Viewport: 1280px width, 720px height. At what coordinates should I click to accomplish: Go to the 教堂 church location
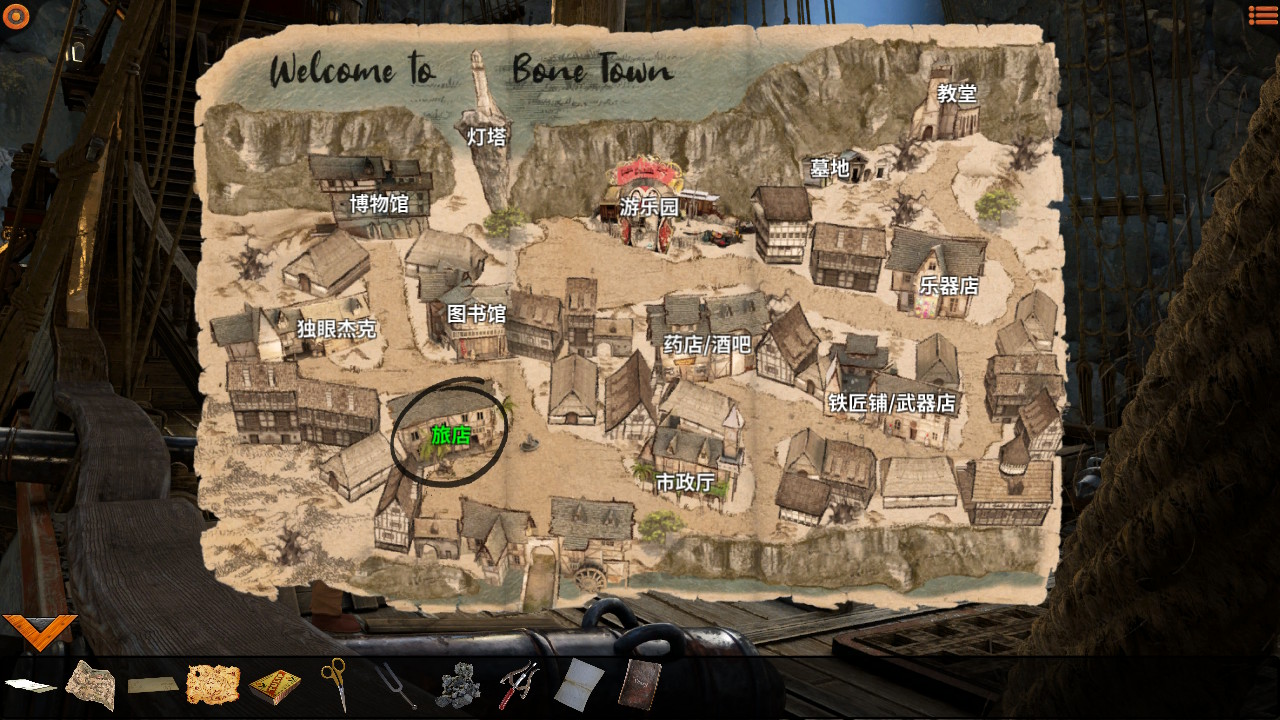click(x=956, y=93)
